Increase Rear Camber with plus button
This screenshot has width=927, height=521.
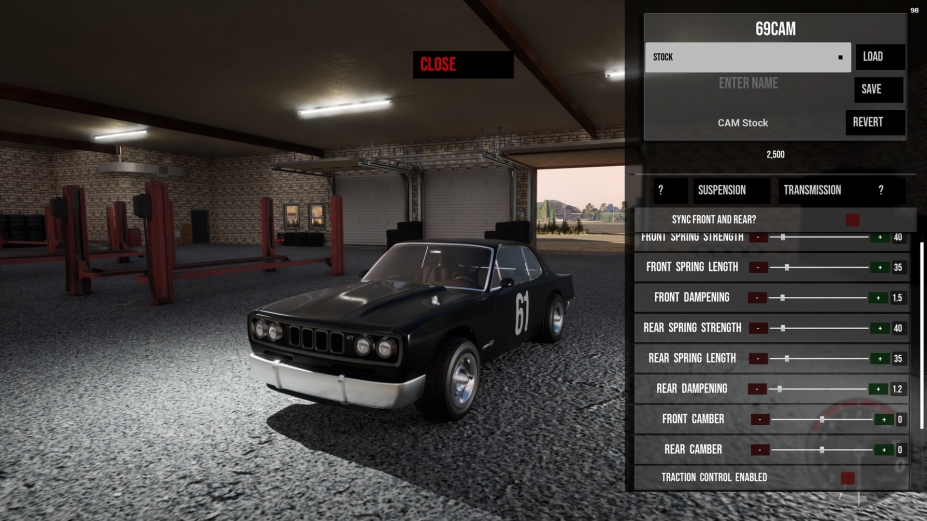tap(882, 450)
